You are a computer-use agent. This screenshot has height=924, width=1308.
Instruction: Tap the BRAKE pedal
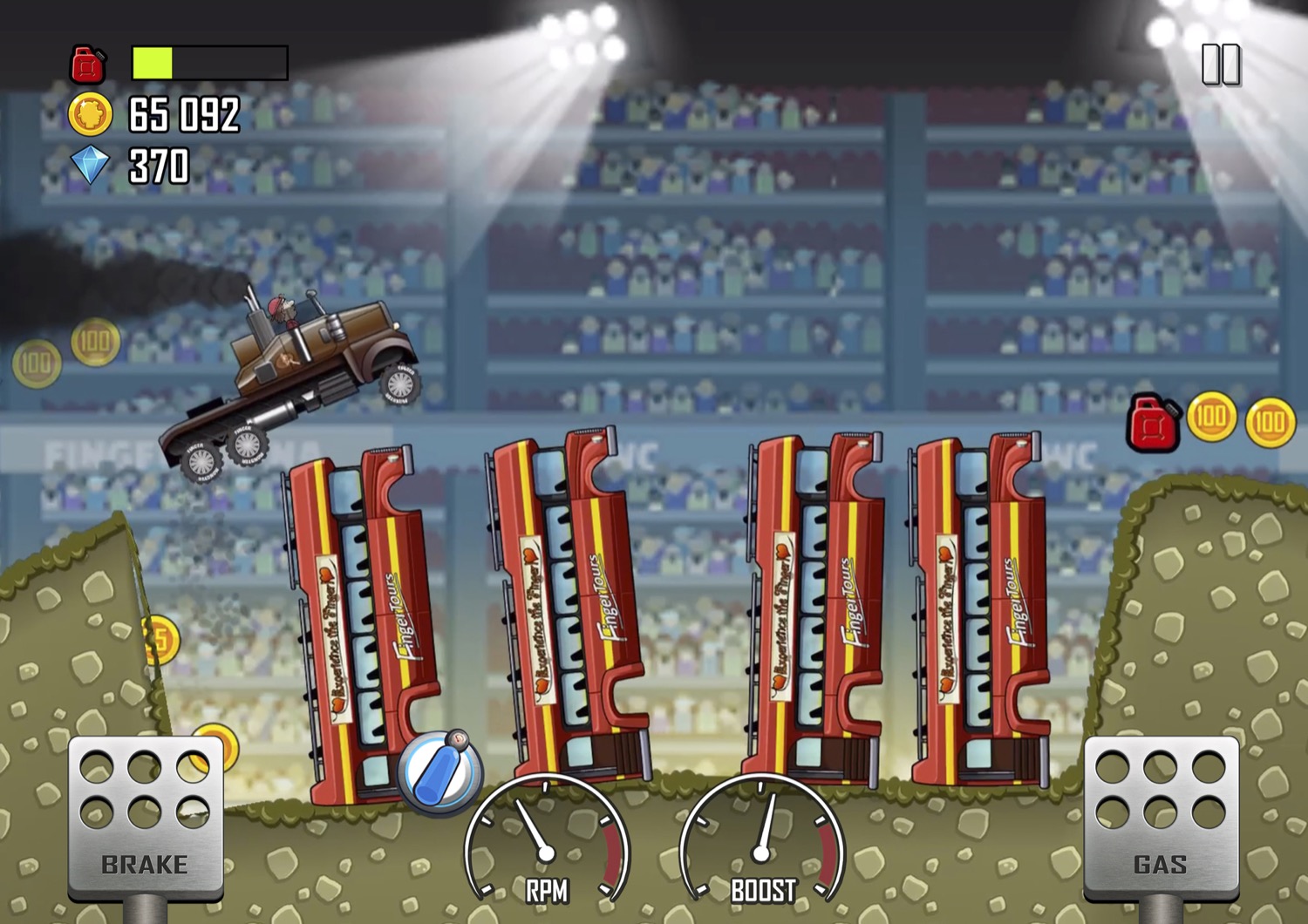[x=145, y=816]
